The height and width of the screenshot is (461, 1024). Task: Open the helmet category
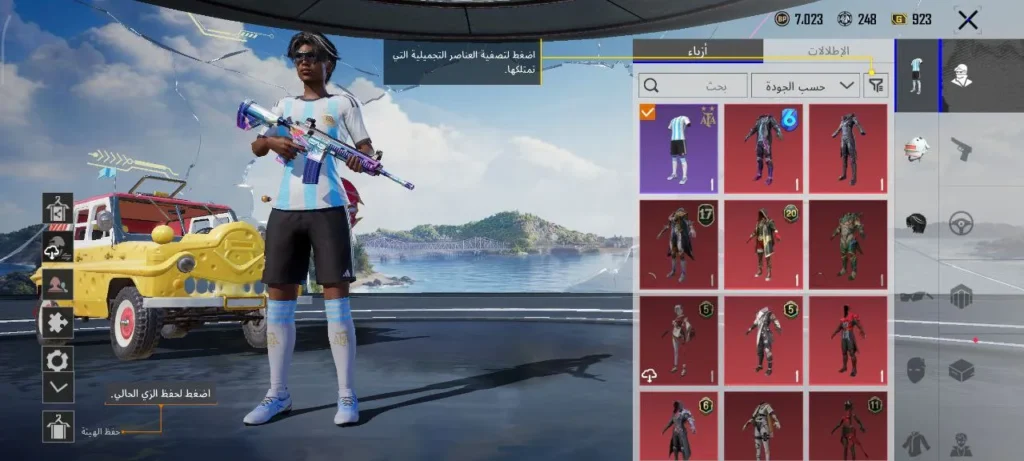tap(917, 149)
